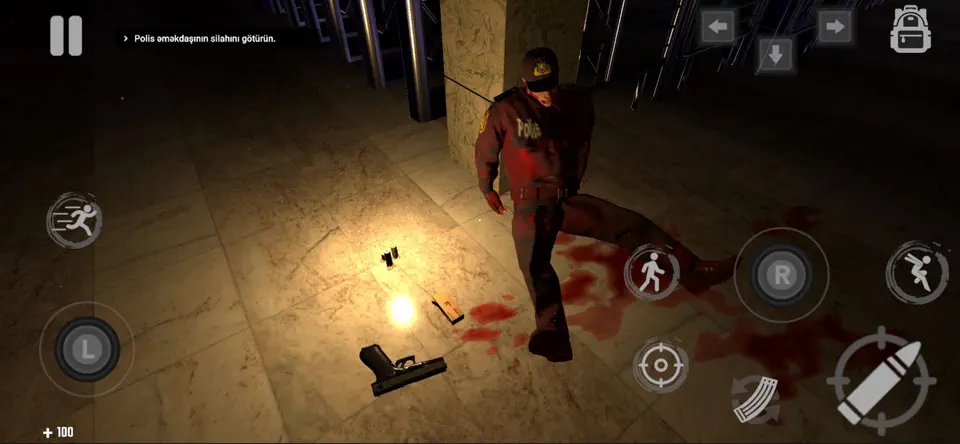Touch the L movement joystick
This screenshot has height=444, width=960.
pos(87,349)
